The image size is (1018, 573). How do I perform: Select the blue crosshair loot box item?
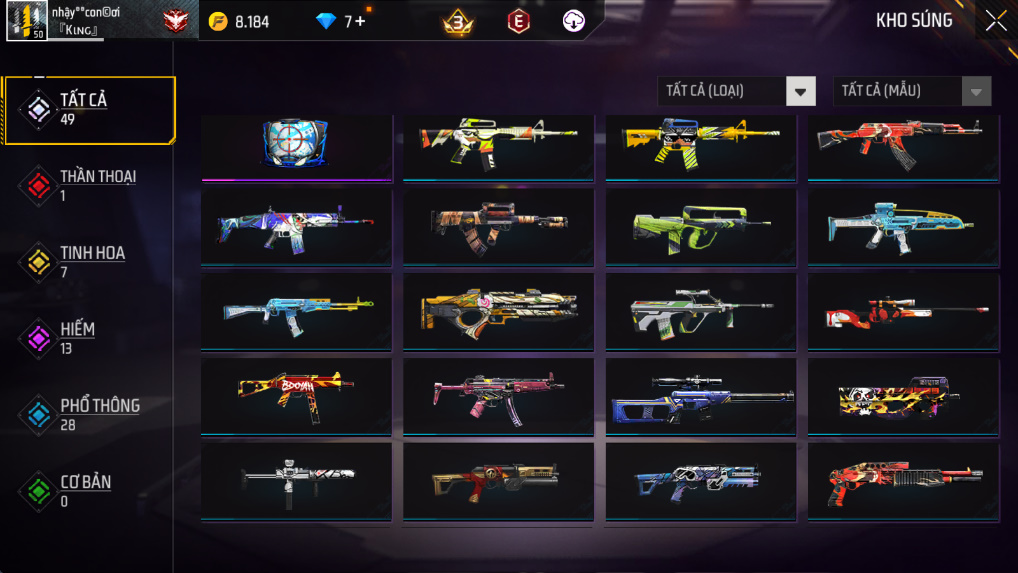click(296, 143)
